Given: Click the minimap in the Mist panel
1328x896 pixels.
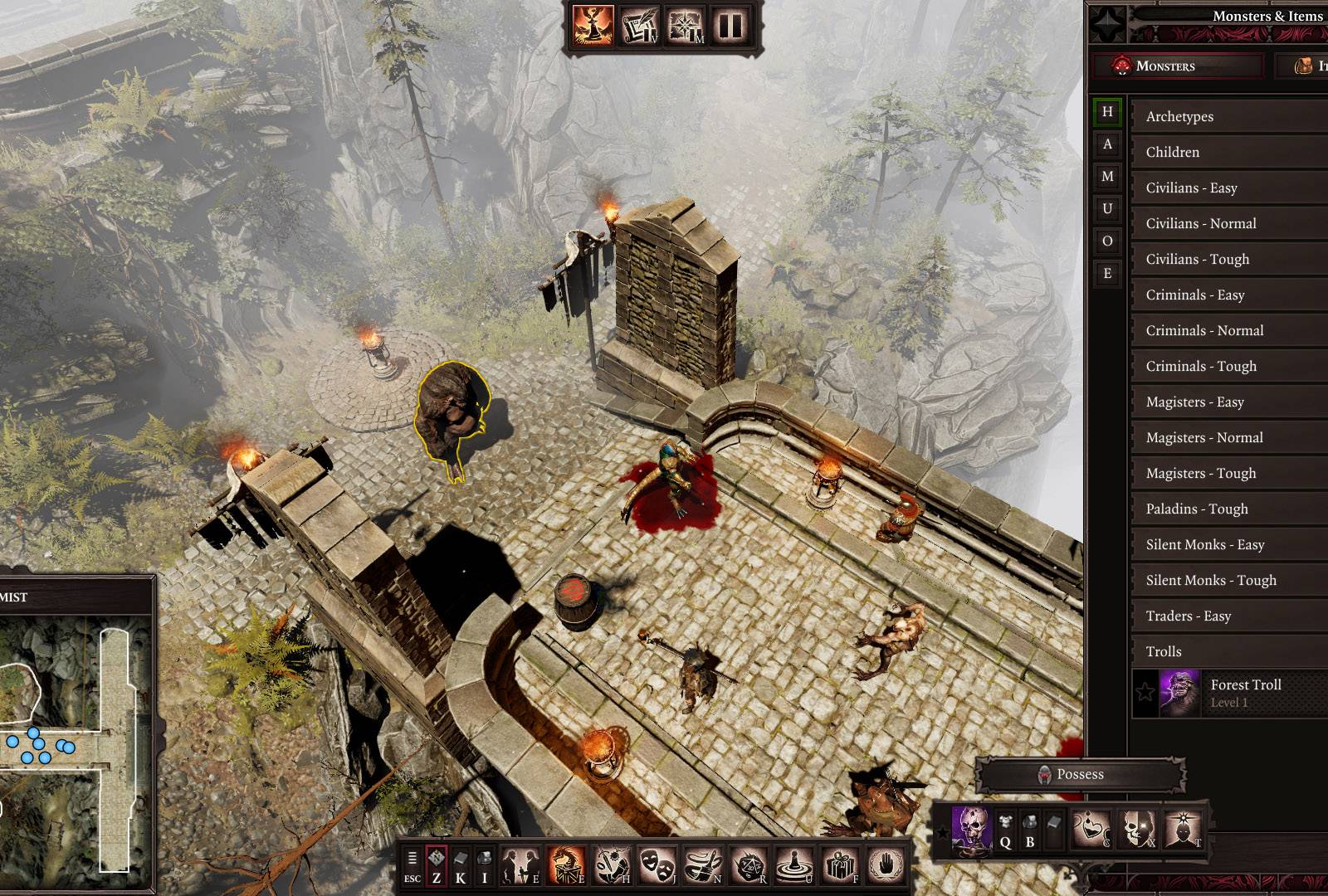Looking at the screenshot, I should coord(76,738).
